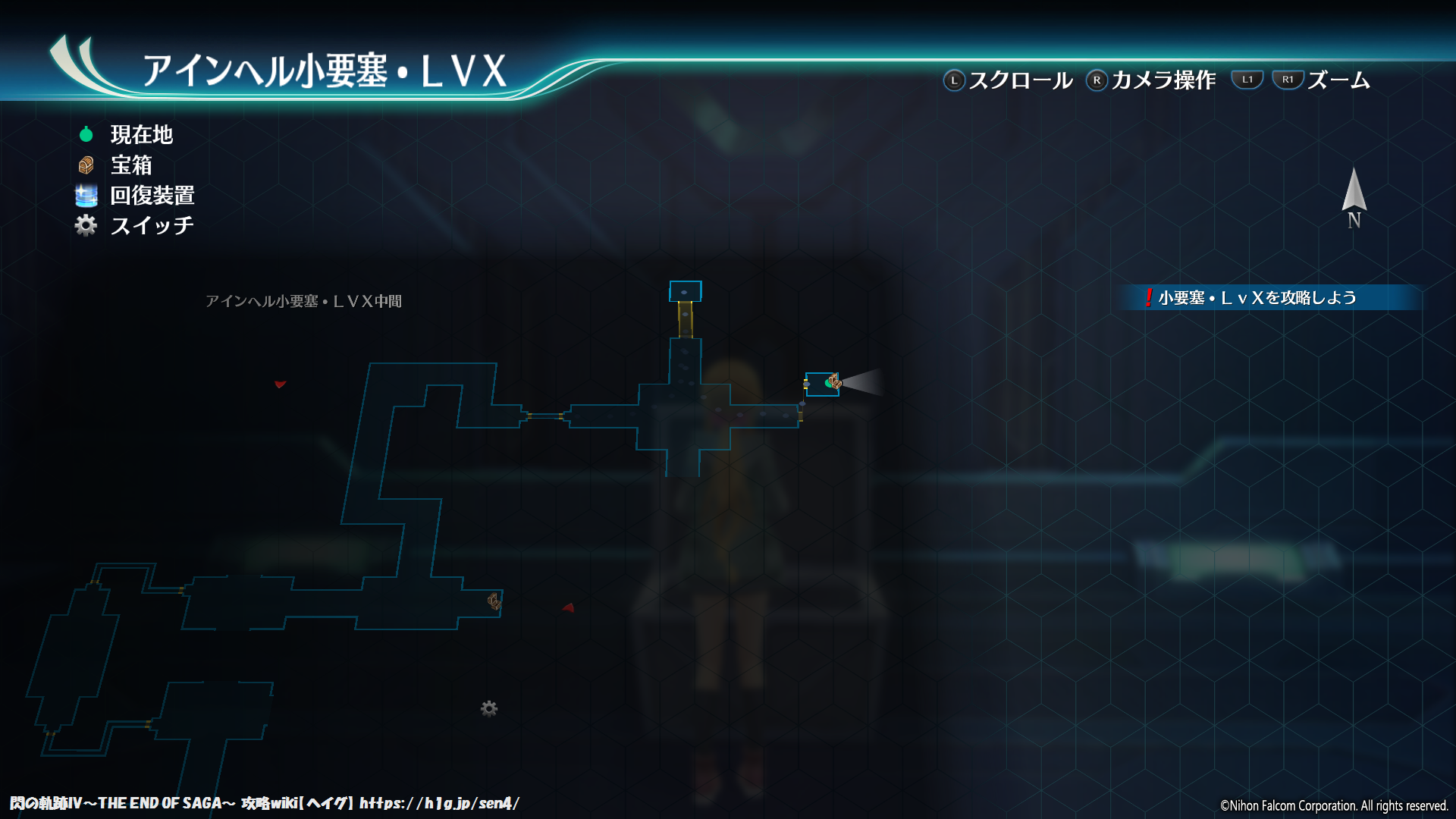This screenshot has height=819, width=1456.
Task: Open the 小要塞・LvXを攻略しよう objective
Action: click(x=1256, y=298)
